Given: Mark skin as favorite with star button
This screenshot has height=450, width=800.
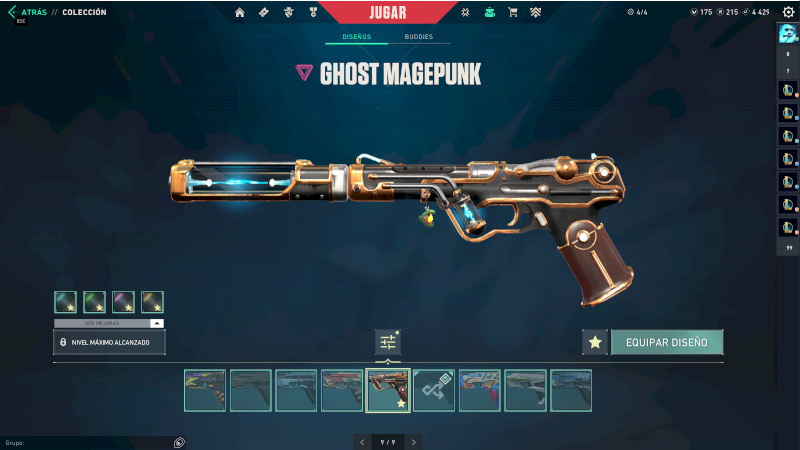Looking at the screenshot, I should point(595,342).
